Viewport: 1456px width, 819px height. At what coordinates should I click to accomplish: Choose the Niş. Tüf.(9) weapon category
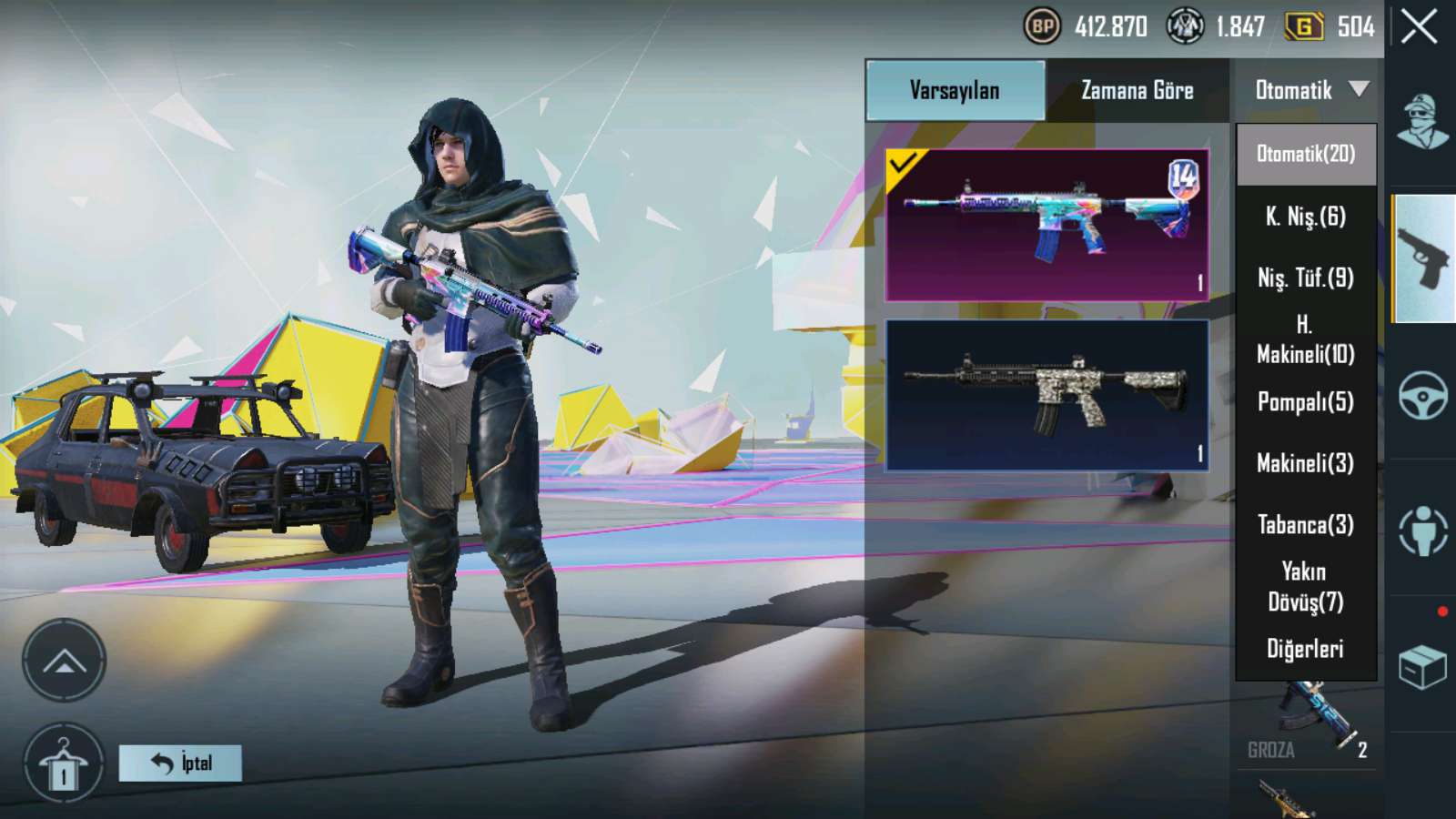click(1306, 278)
